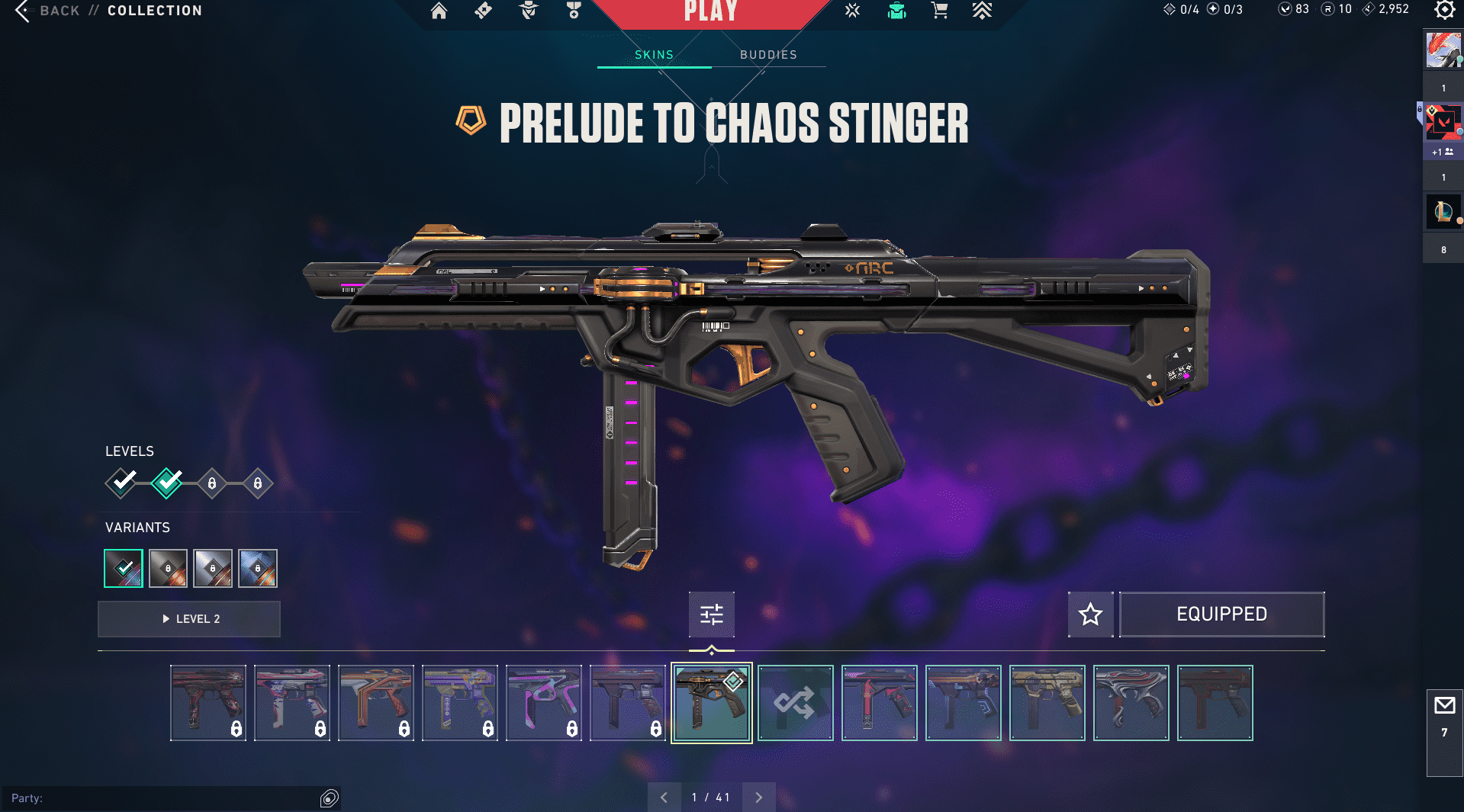
Task: Open the store cart icon
Action: click(939, 11)
